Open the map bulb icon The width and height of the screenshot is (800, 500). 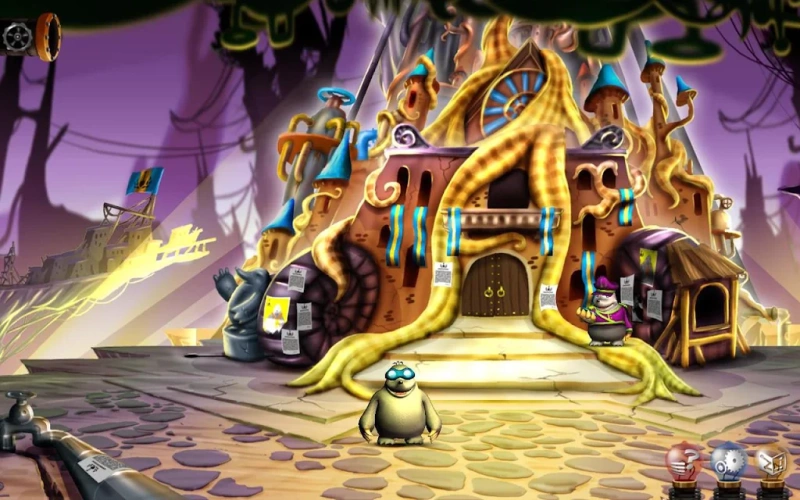[772, 462]
